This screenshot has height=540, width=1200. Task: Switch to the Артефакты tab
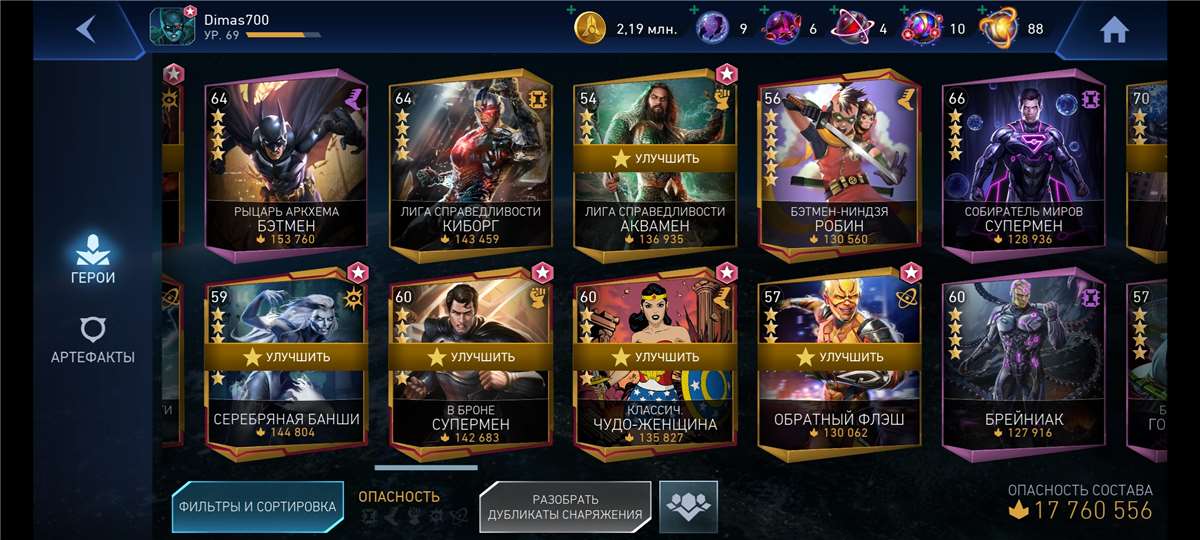click(x=92, y=341)
